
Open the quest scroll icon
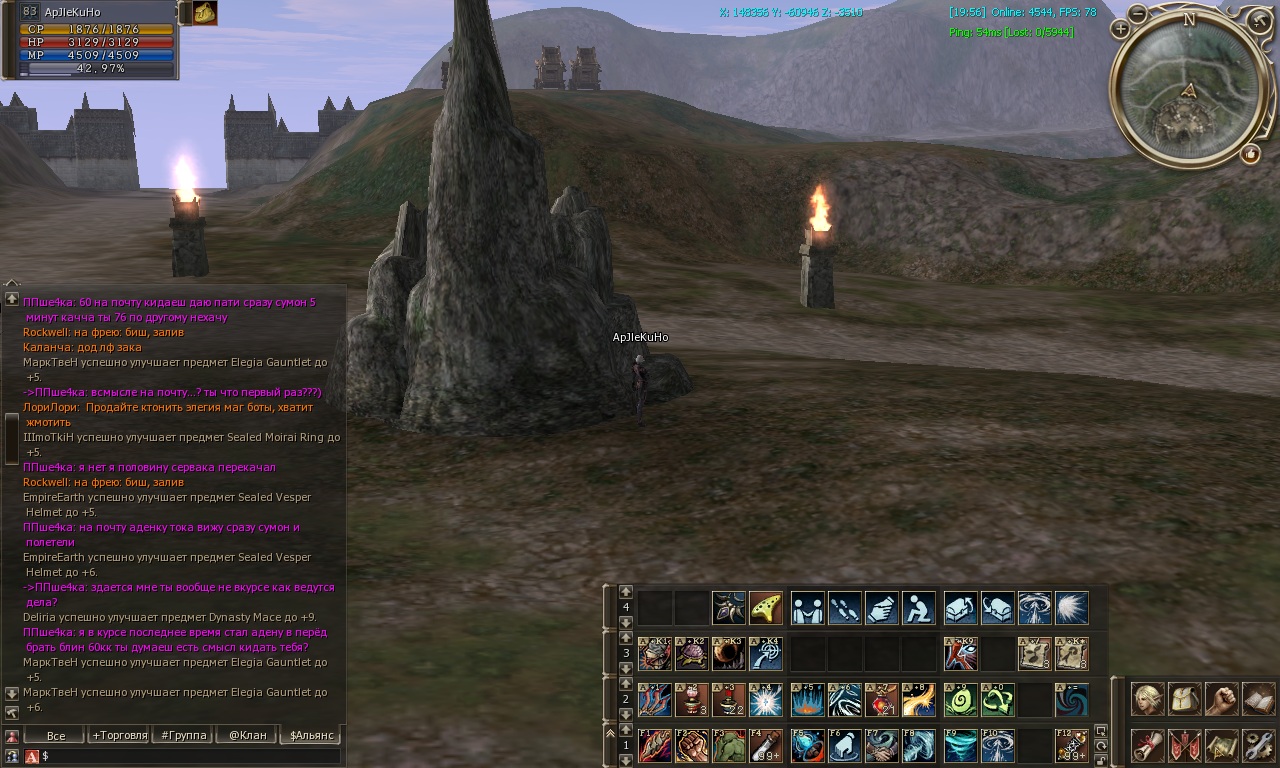coord(1147,745)
